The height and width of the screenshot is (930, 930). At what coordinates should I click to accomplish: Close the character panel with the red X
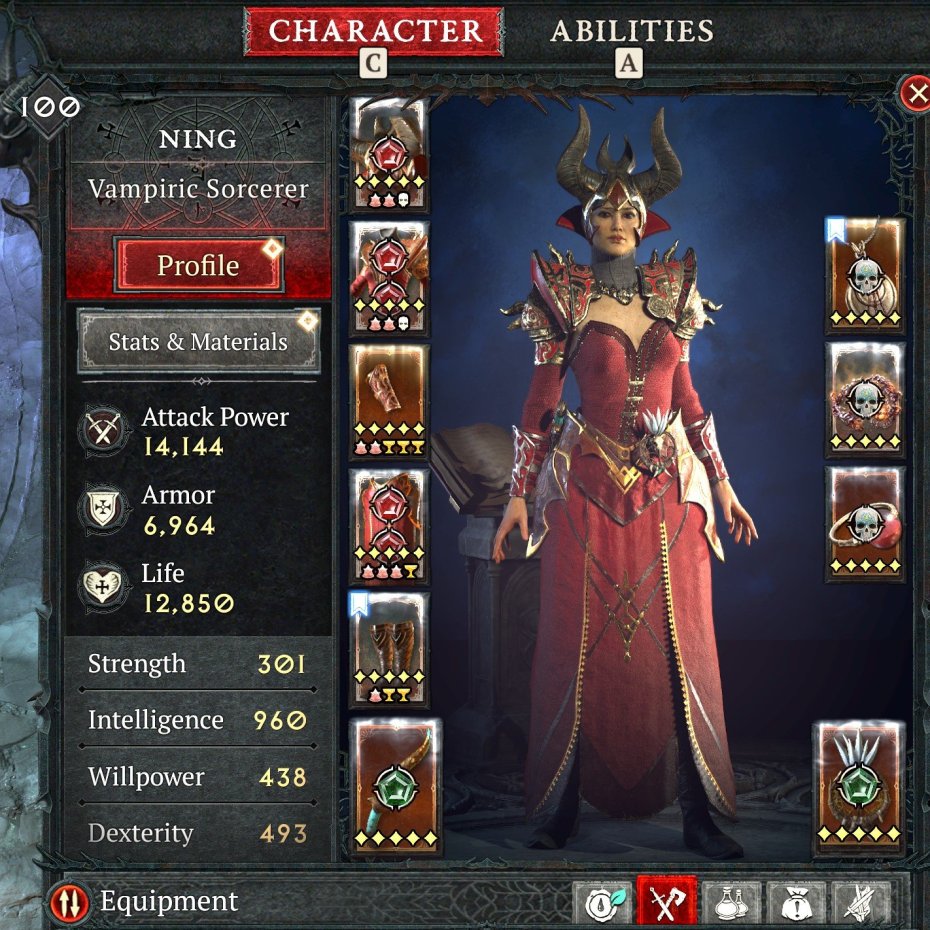(915, 94)
